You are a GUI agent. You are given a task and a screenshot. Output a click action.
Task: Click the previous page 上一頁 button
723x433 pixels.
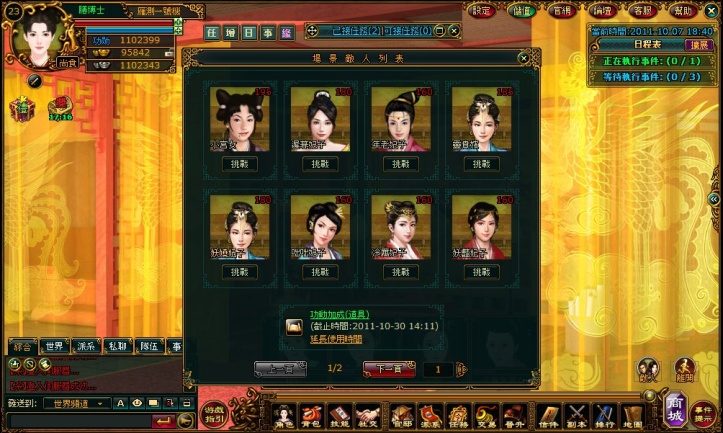click(281, 368)
